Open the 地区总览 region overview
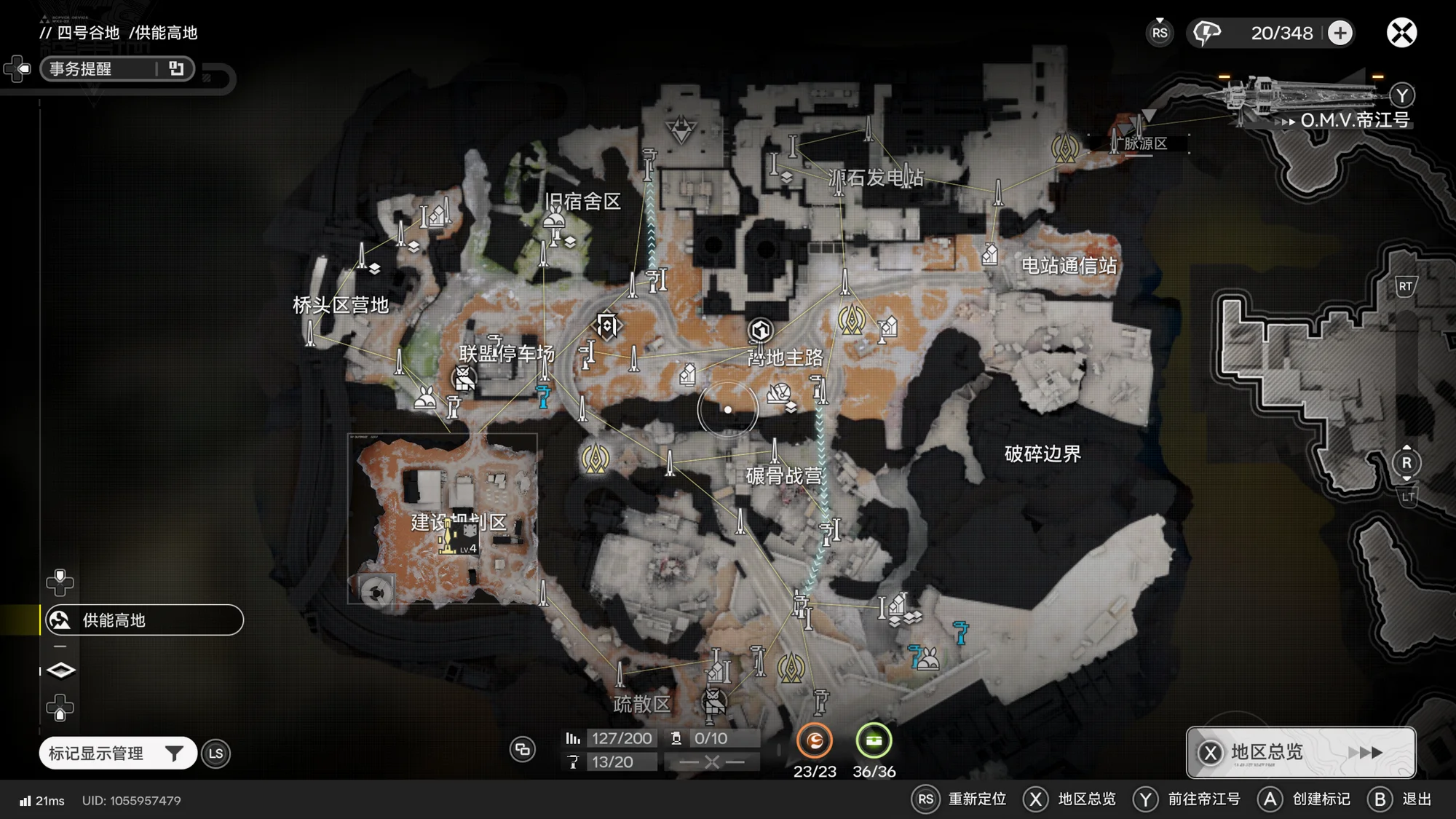Viewport: 1456px width, 819px height. click(x=1300, y=752)
